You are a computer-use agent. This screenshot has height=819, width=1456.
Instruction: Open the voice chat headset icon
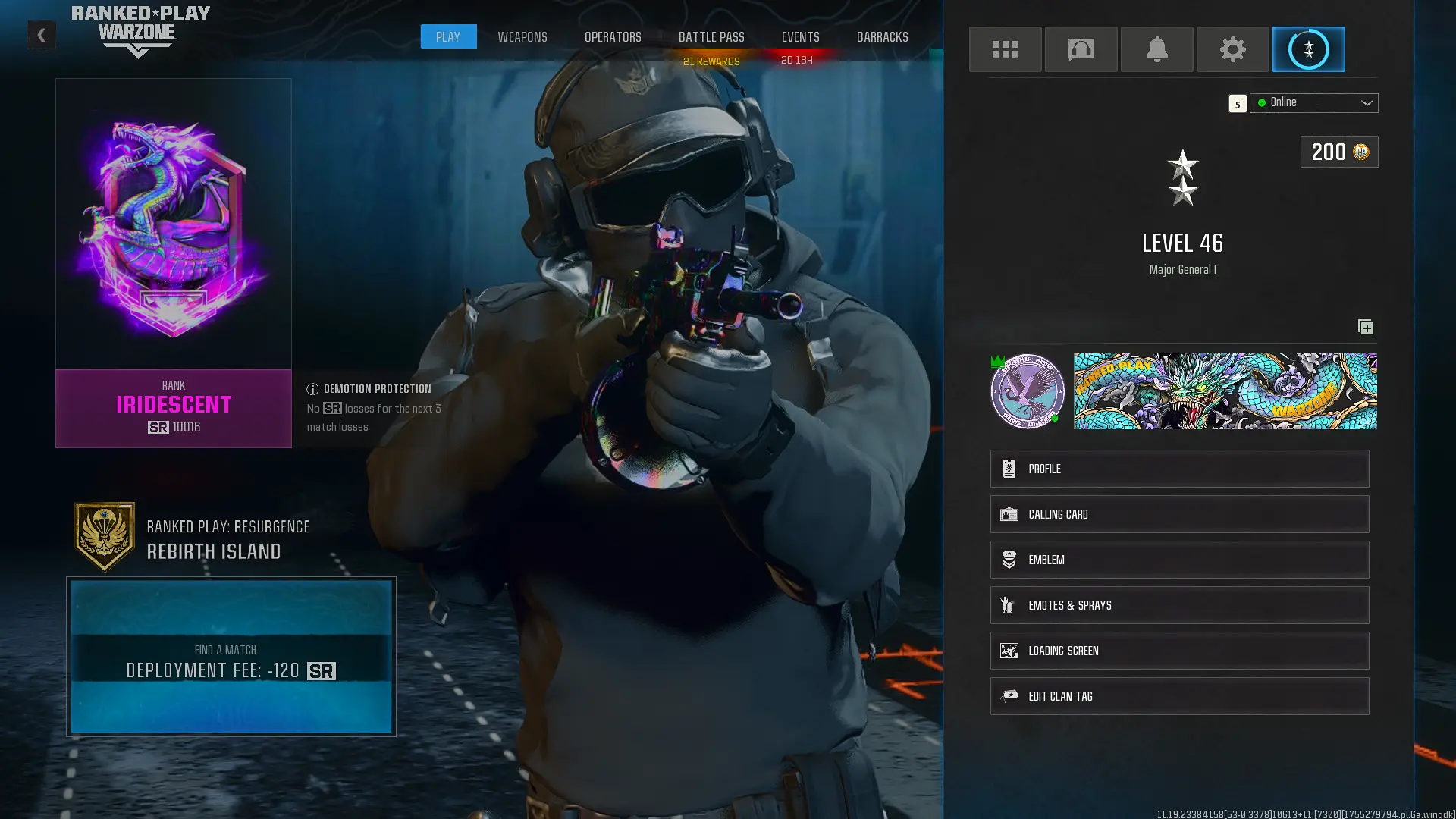[x=1081, y=49]
